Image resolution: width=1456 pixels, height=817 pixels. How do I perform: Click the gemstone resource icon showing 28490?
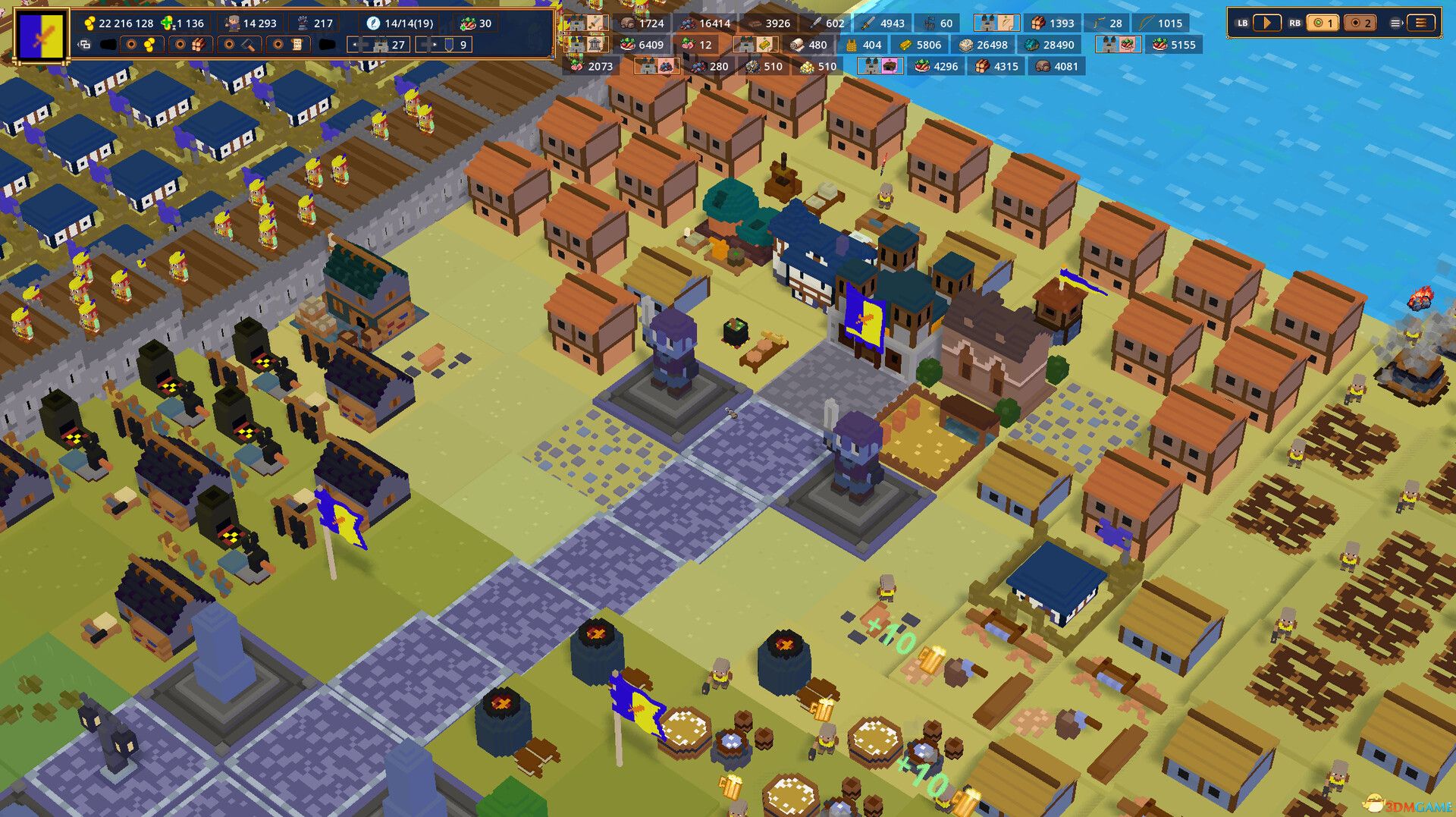point(1031,46)
